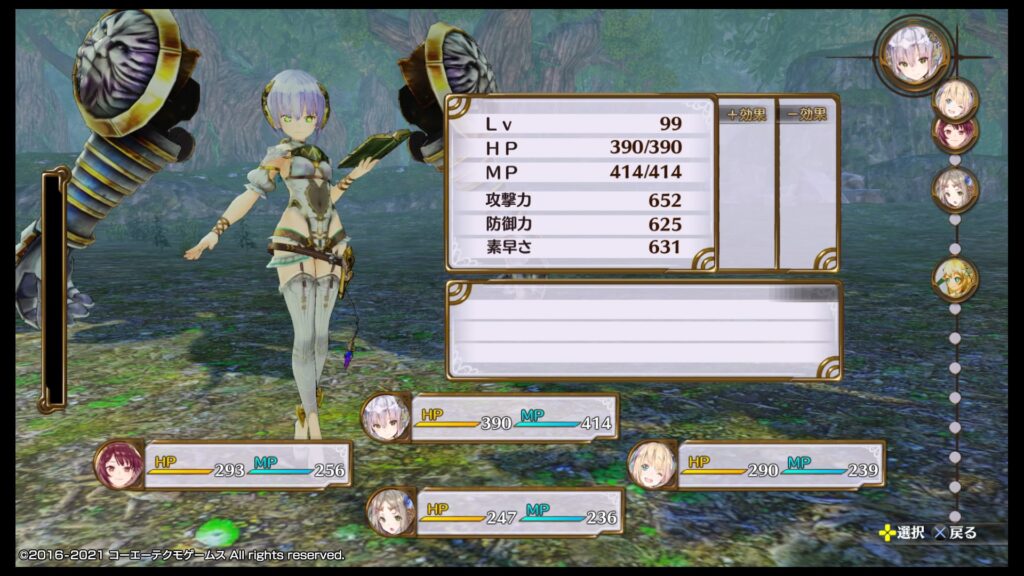This screenshot has height=576, width=1024.
Task: Click the green-clad blonde turn order portrait
Action: click(955, 279)
